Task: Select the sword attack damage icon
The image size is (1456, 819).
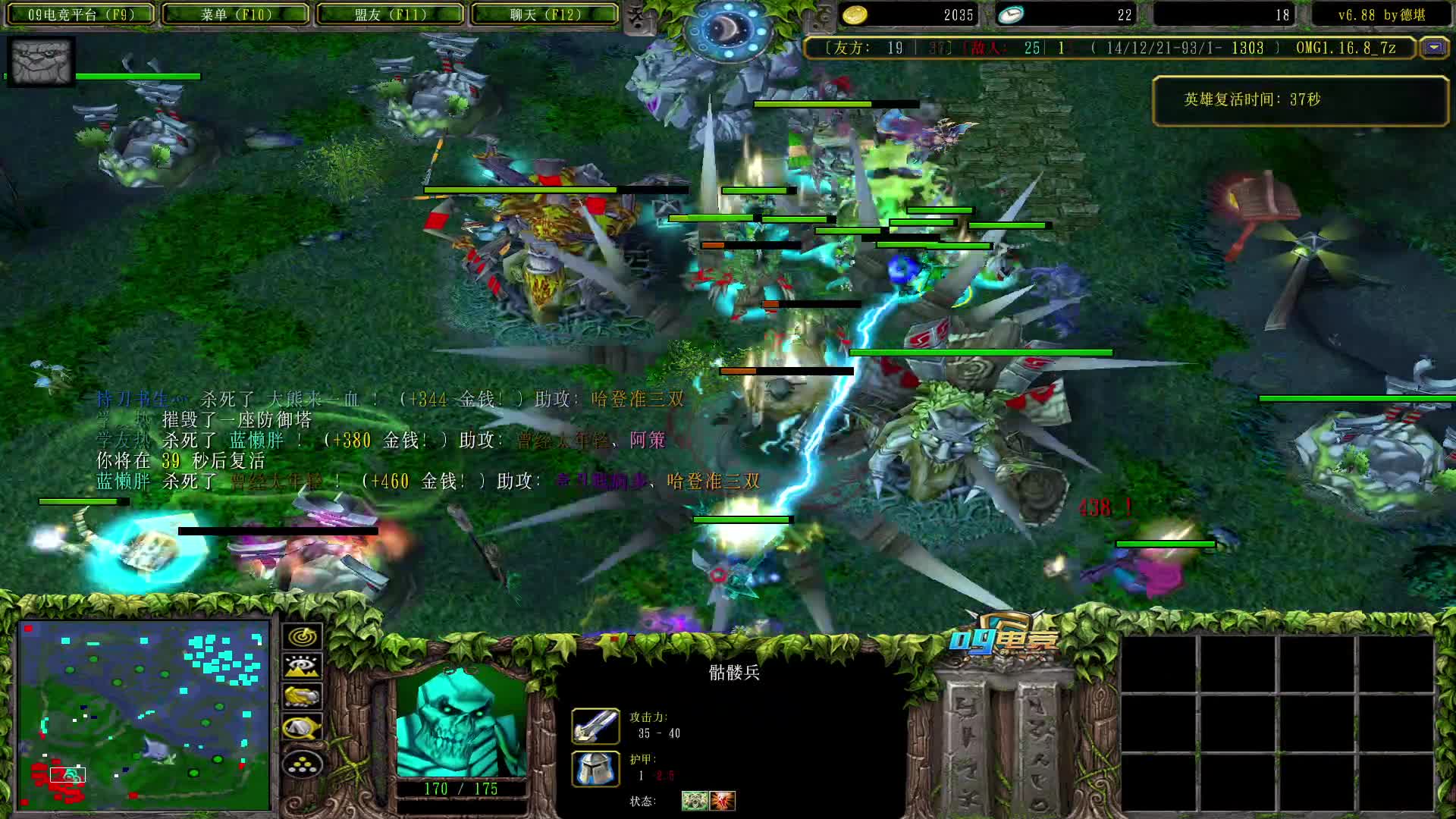Action: tap(595, 726)
